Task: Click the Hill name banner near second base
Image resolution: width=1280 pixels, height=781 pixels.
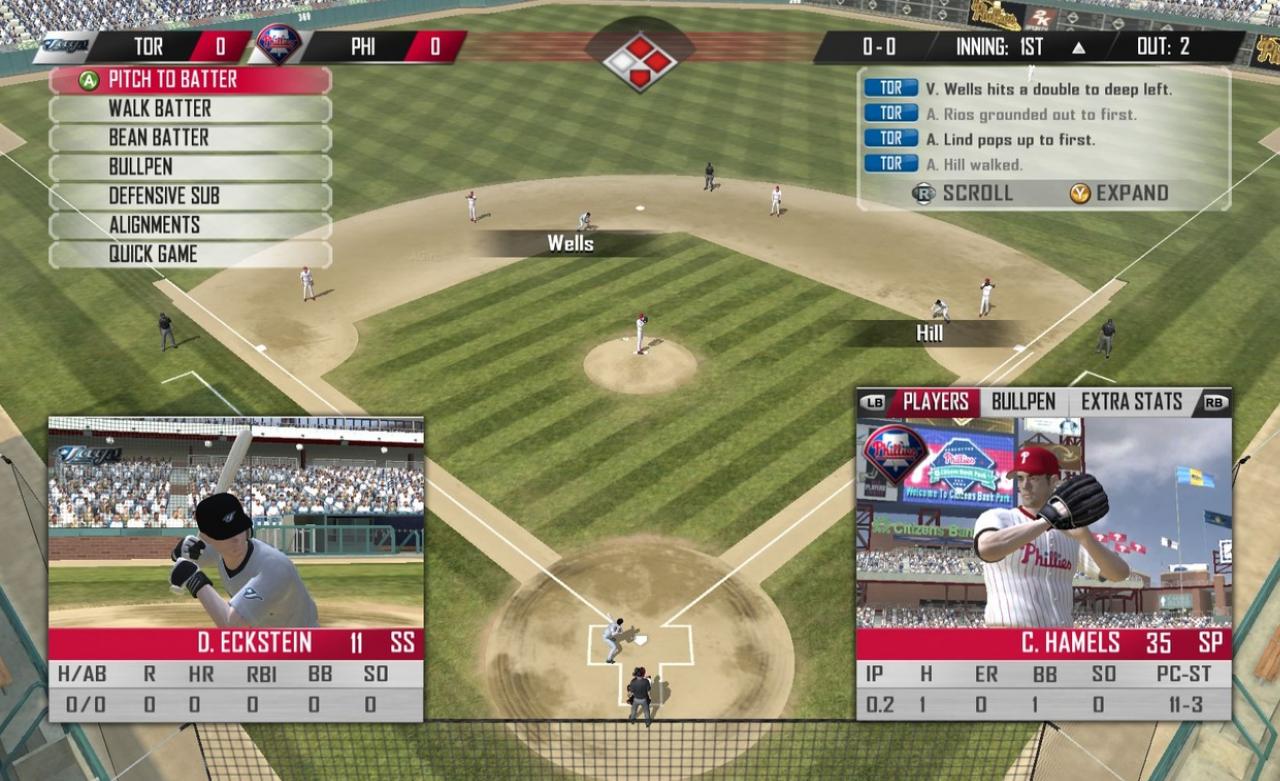Action: click(x=932, y=332)
